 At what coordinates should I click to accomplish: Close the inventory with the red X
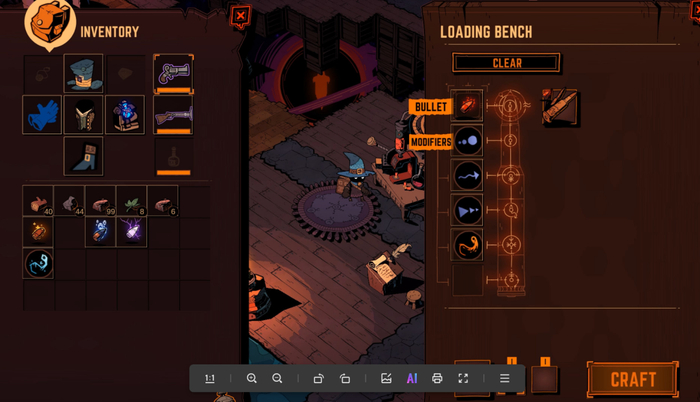[240, 16]
